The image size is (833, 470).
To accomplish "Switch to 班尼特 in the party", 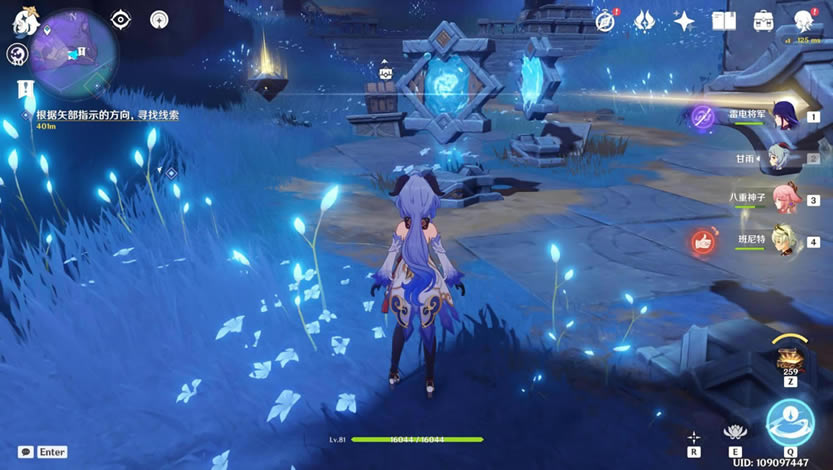I will [x=783, y=241].
